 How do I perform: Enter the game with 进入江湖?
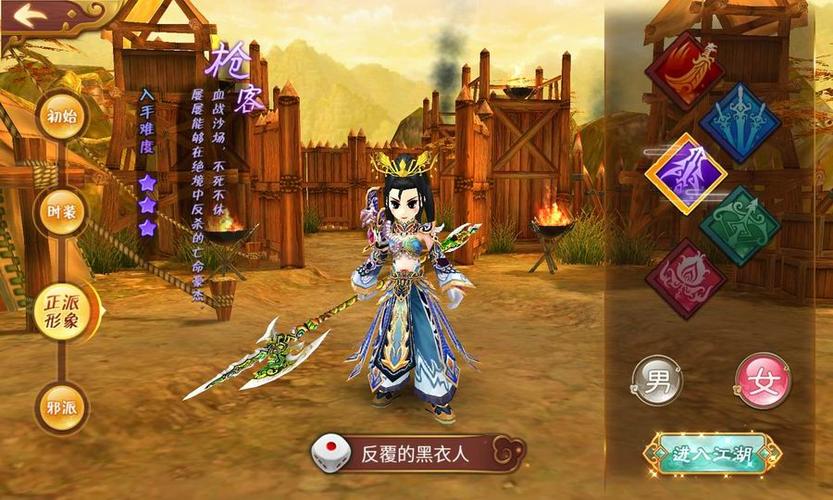[x=712, y=454]
